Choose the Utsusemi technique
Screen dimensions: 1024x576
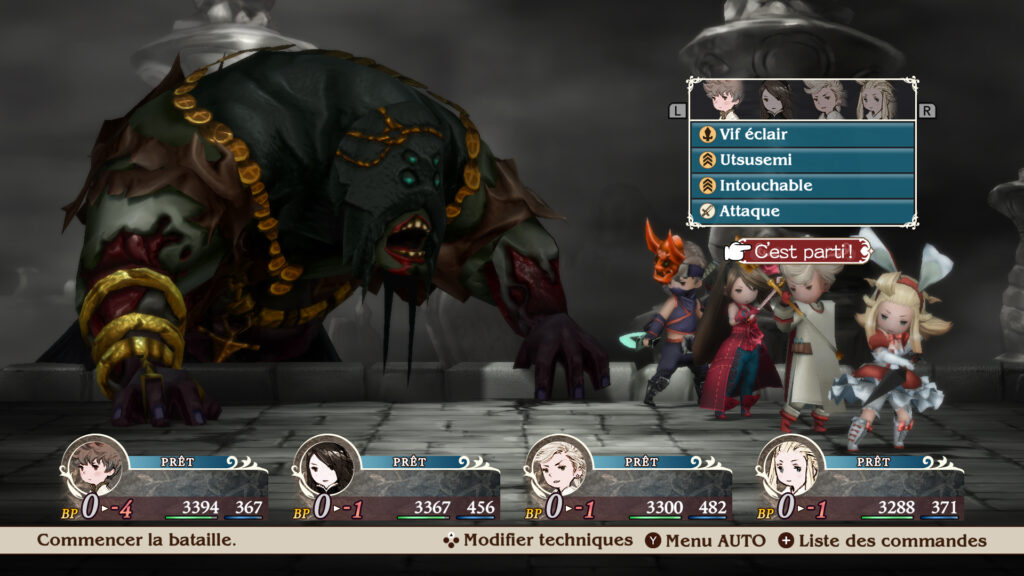(801, 160)
